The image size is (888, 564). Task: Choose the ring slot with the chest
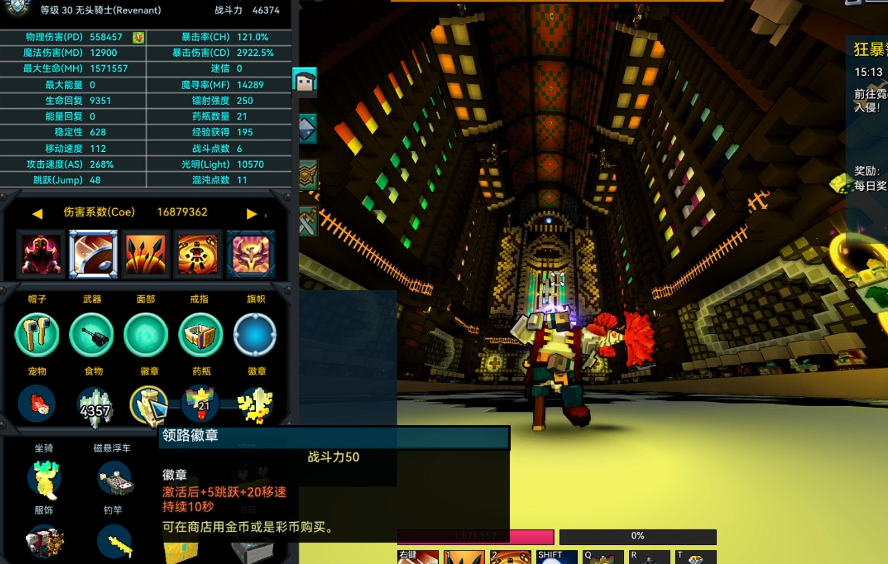point(200,335)
